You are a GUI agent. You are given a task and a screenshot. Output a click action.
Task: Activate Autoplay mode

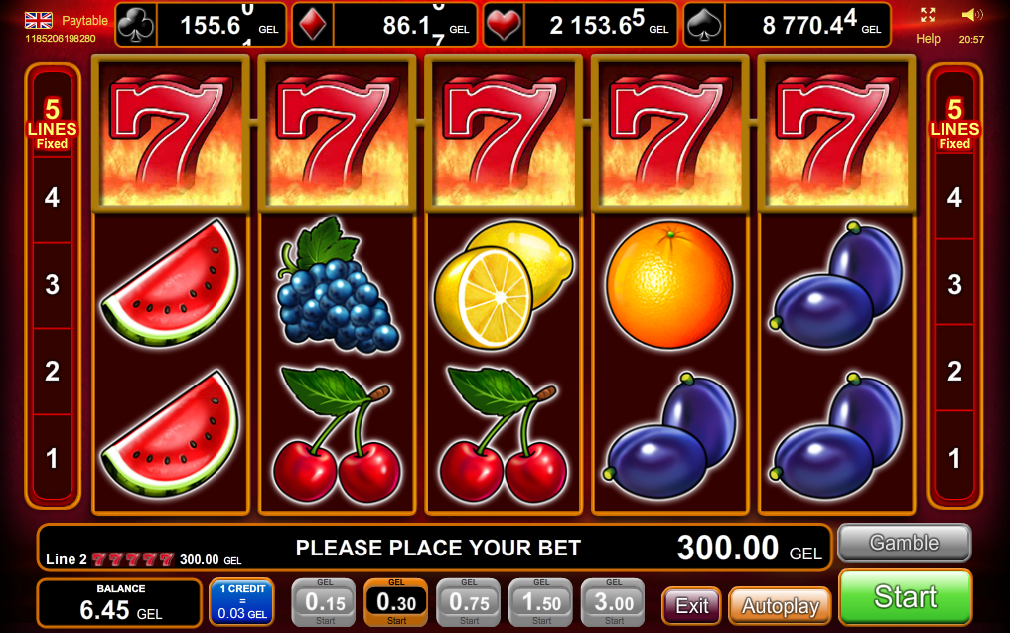[x=780, y=605]
